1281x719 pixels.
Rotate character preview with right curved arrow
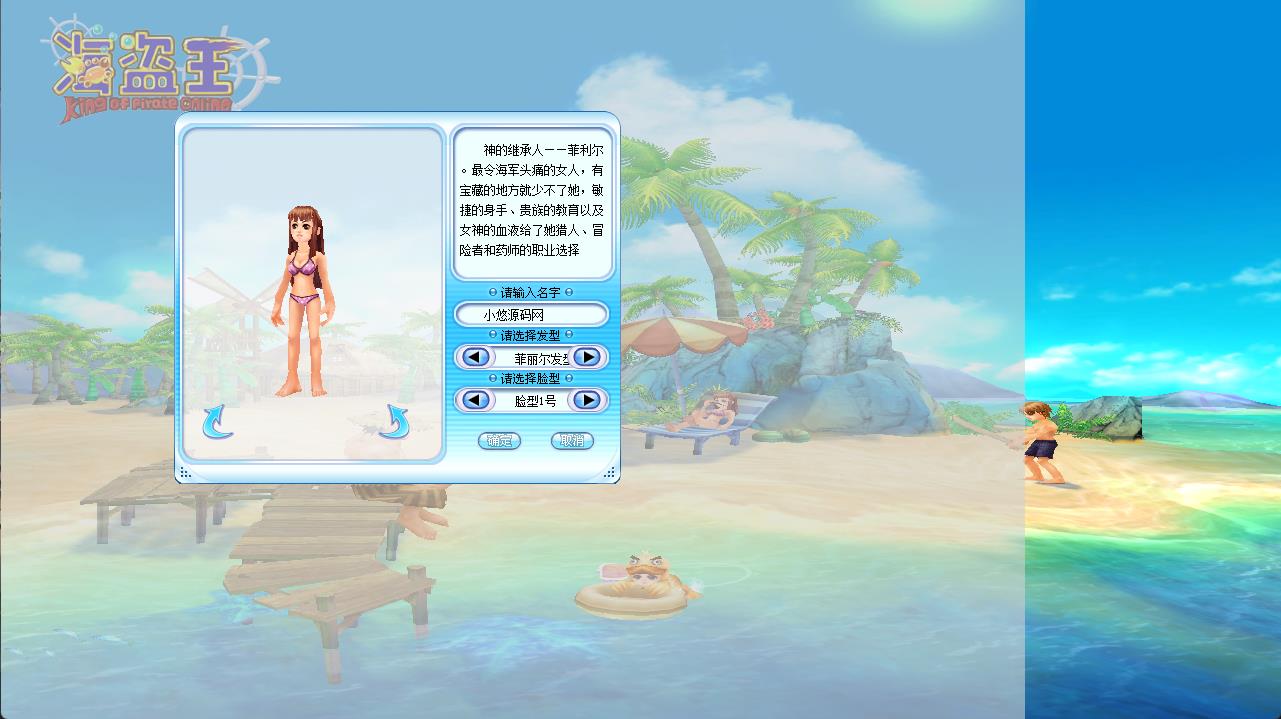coord(394,422)
